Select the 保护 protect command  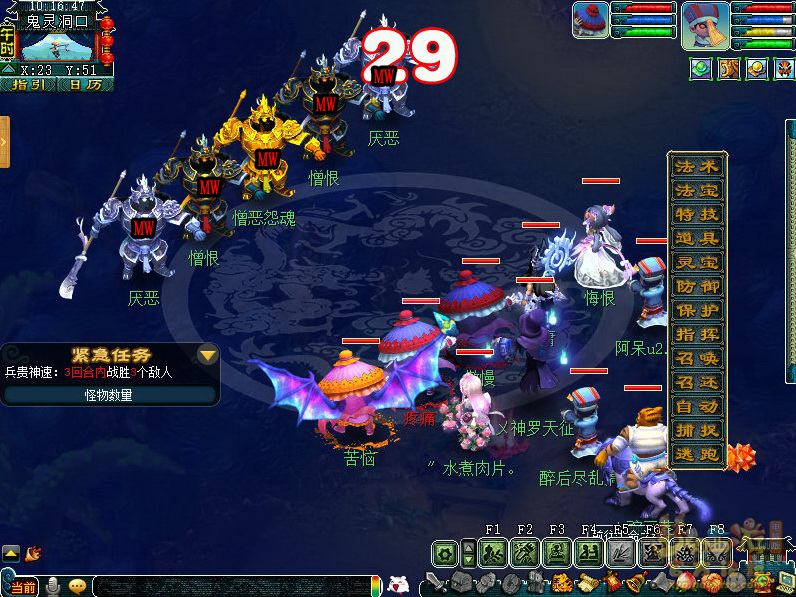coord(697,311)
